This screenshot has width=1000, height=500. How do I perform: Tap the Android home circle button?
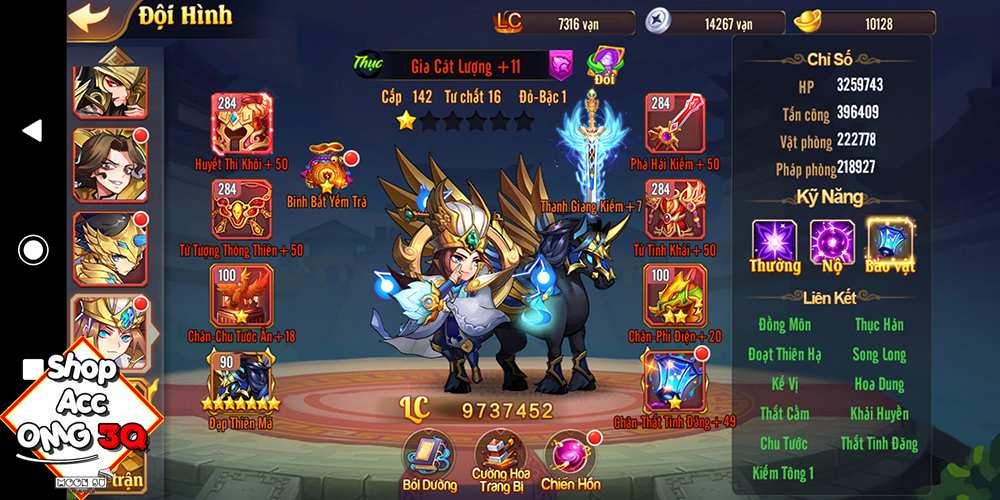(32, 249)
